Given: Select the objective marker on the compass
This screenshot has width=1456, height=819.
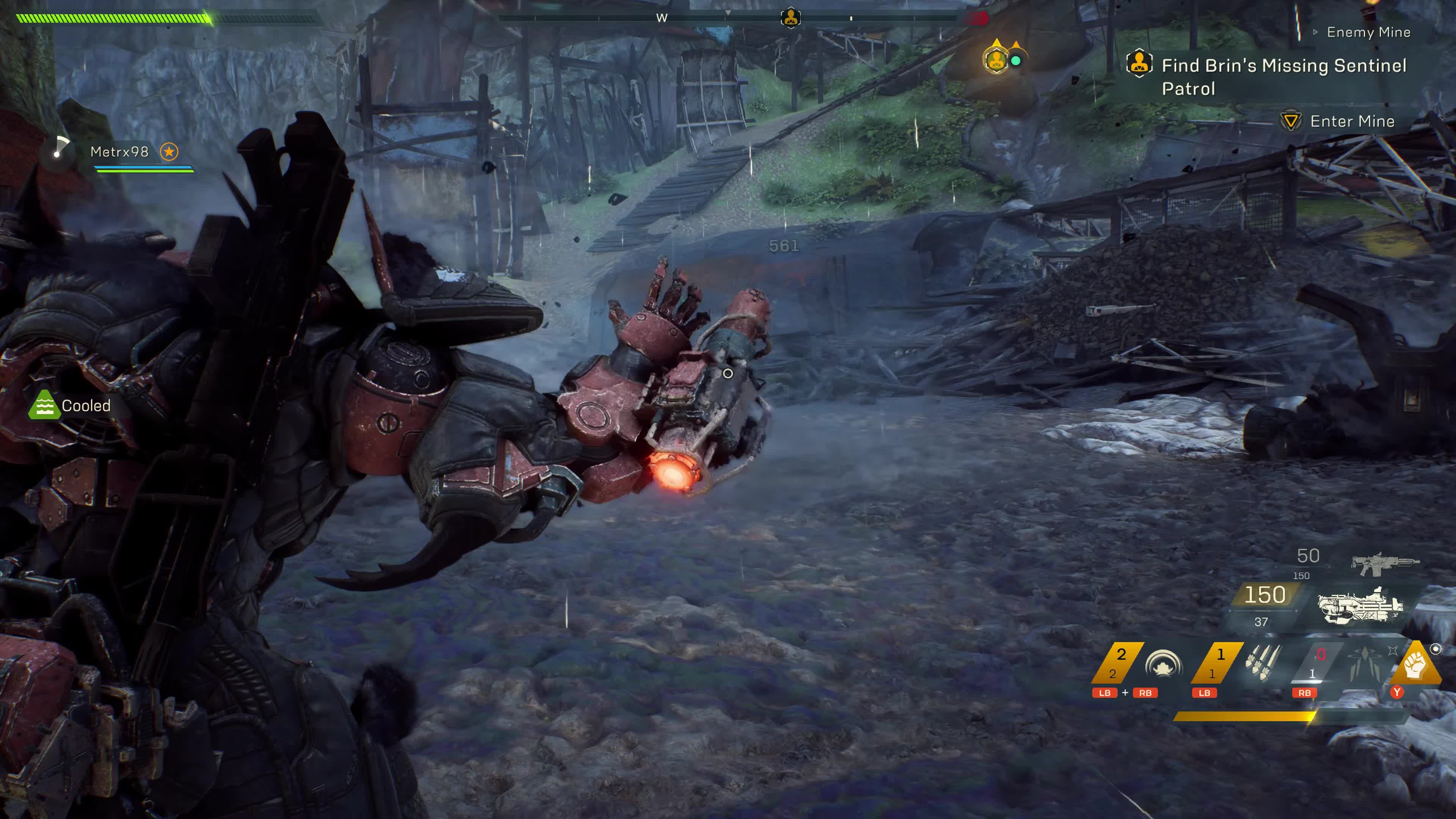Looking at the screenshot, I should point(790,18).
